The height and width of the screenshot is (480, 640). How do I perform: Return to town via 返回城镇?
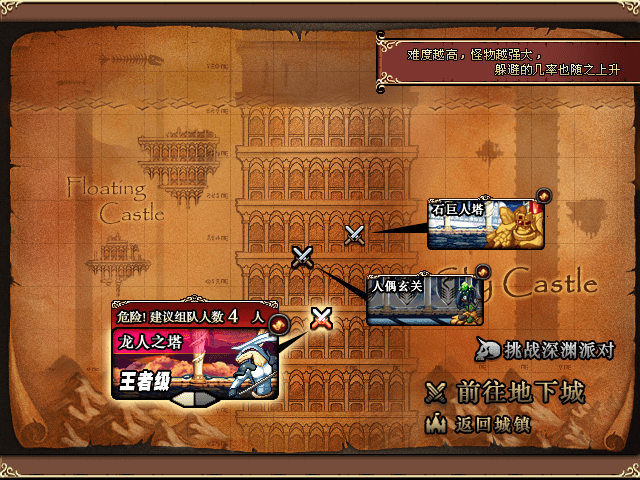point(478,424)
